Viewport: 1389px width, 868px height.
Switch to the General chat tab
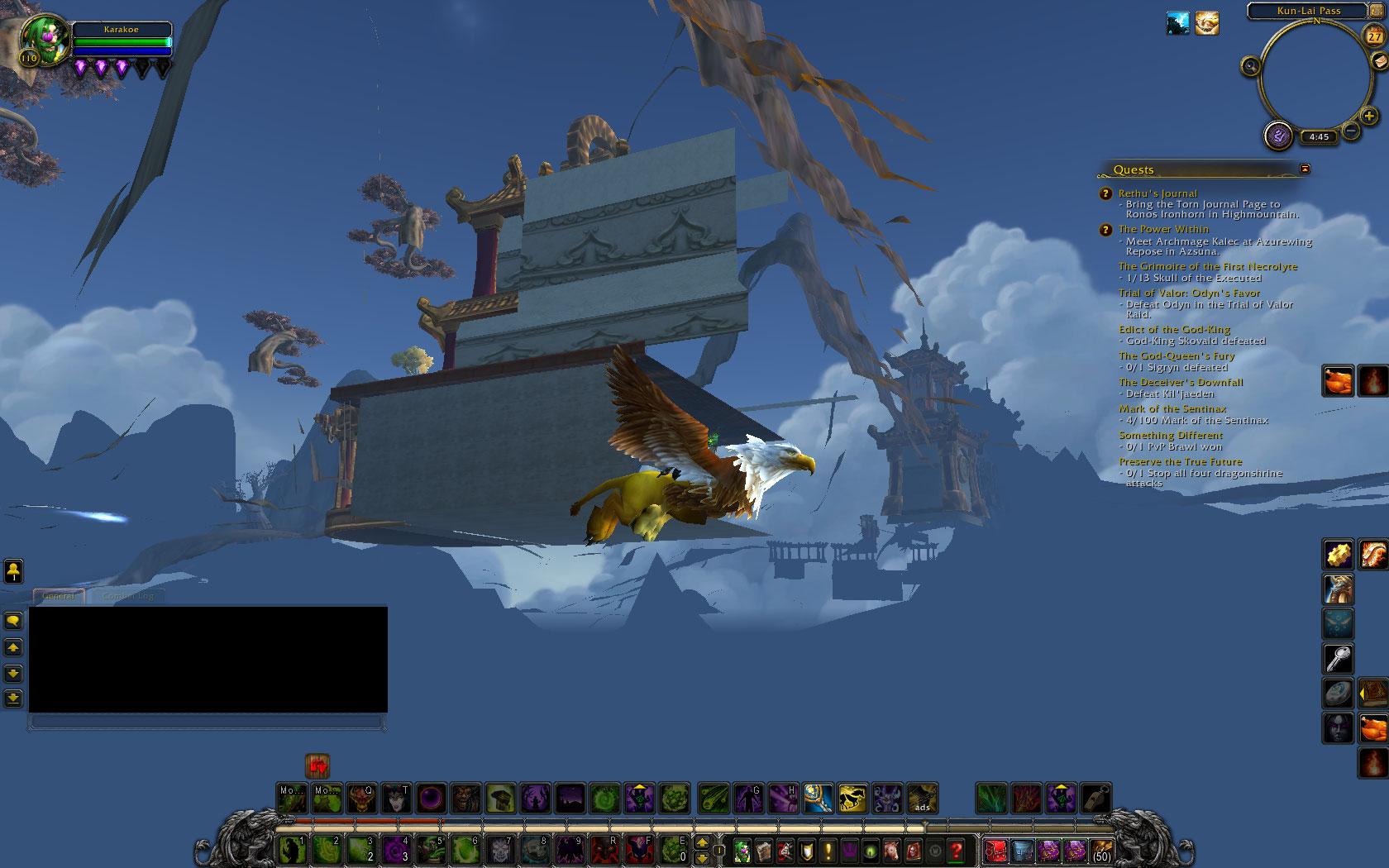58,595
